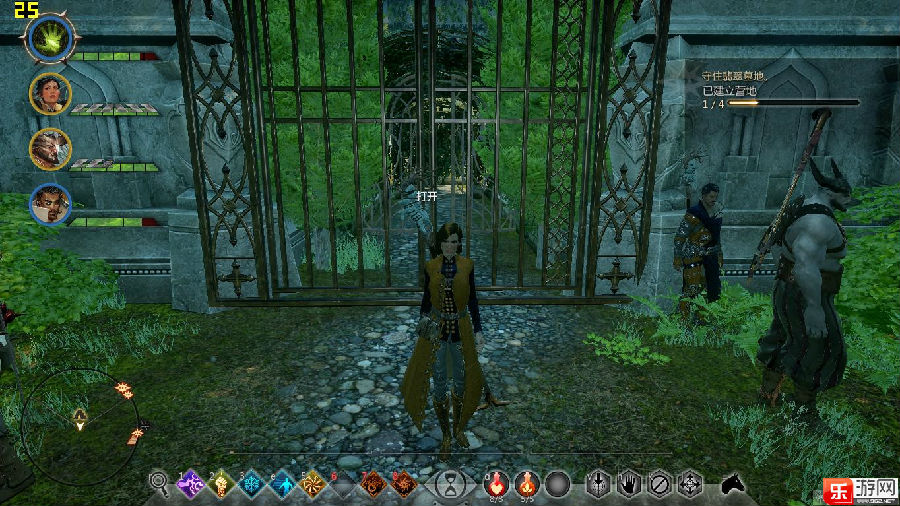Summon the mount with the horse icon

733,484
